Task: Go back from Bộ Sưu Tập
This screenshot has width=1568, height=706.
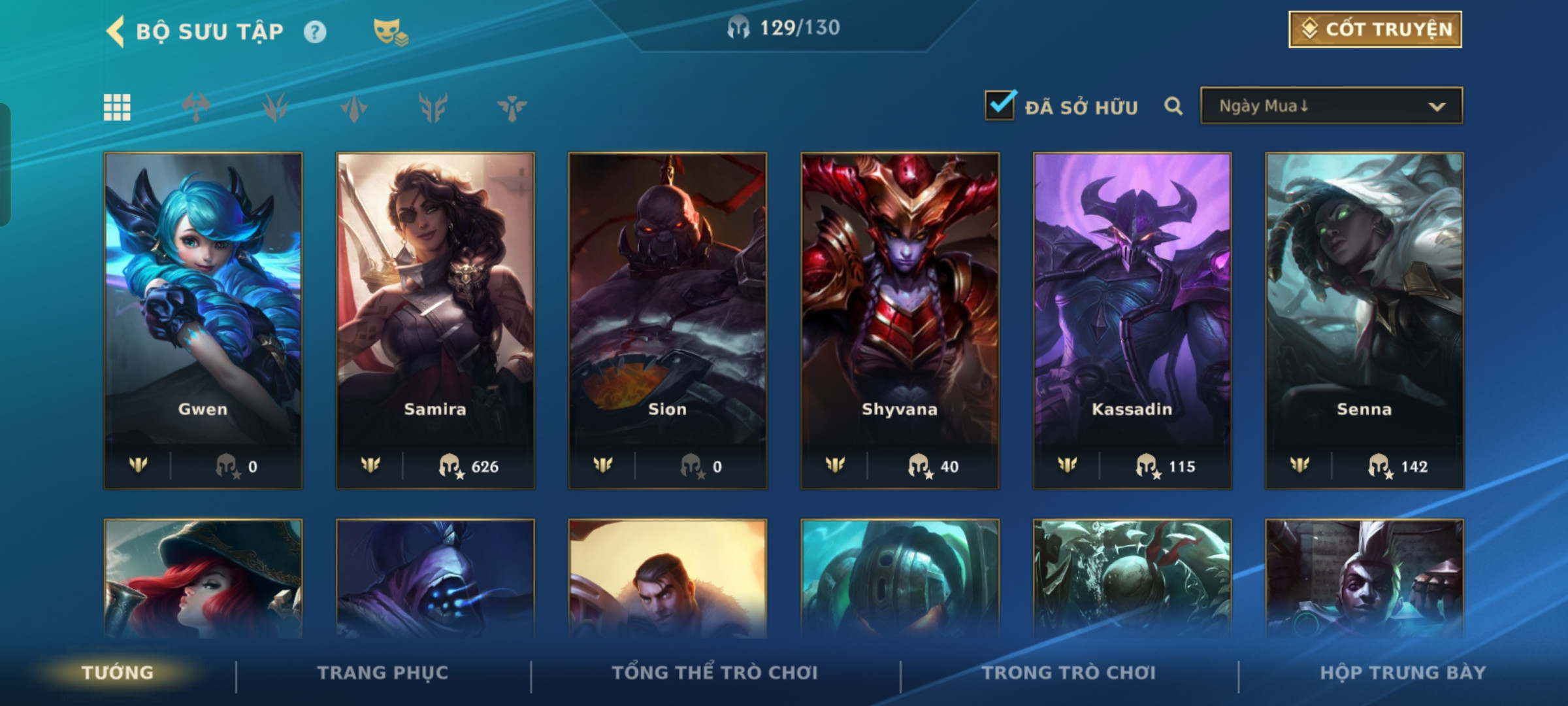Action: pyautogui.click(x=116, y=31)
